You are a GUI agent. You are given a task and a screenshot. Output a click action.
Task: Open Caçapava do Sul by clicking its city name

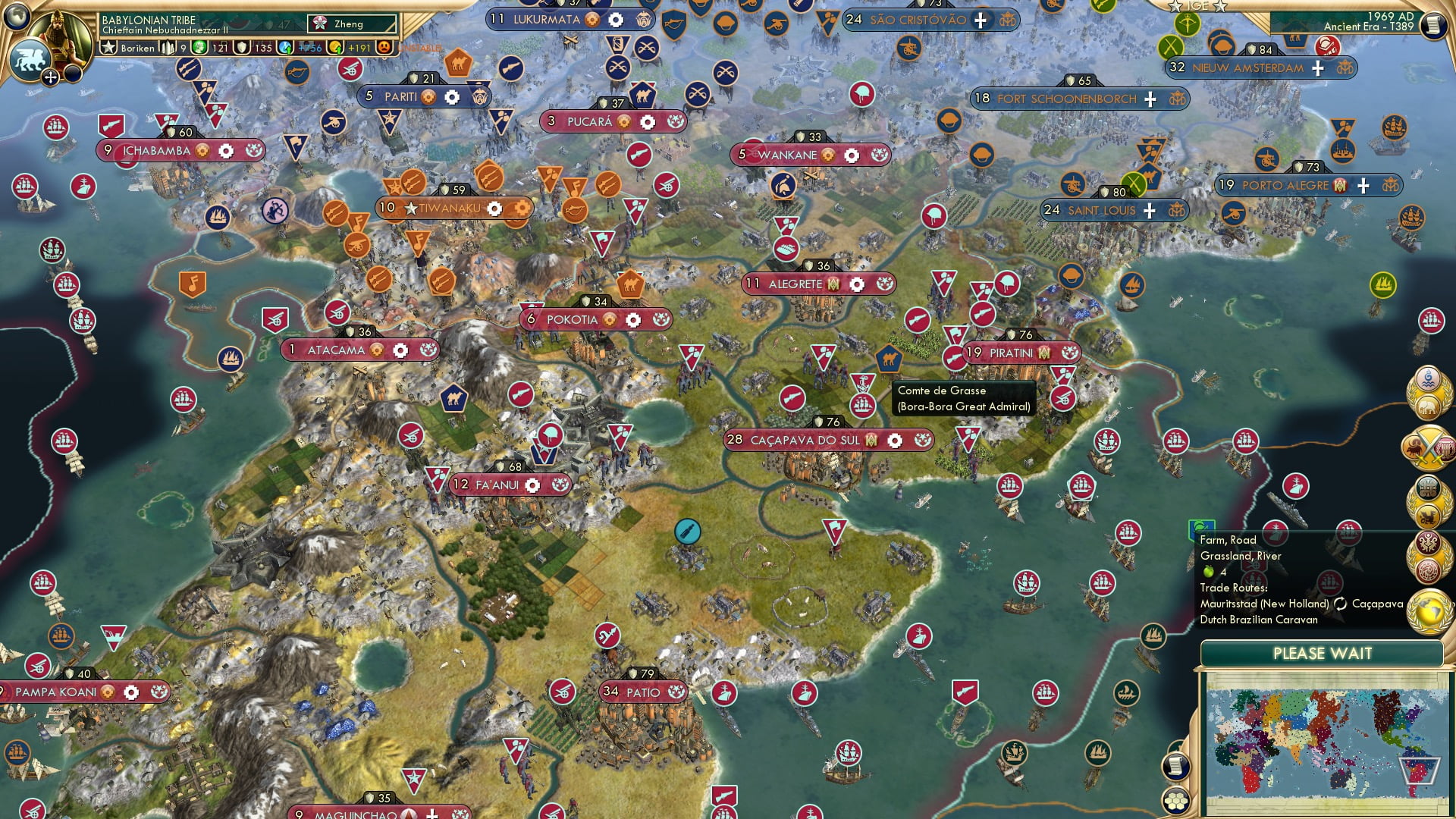pyautogui.click(x=805, y=440)
